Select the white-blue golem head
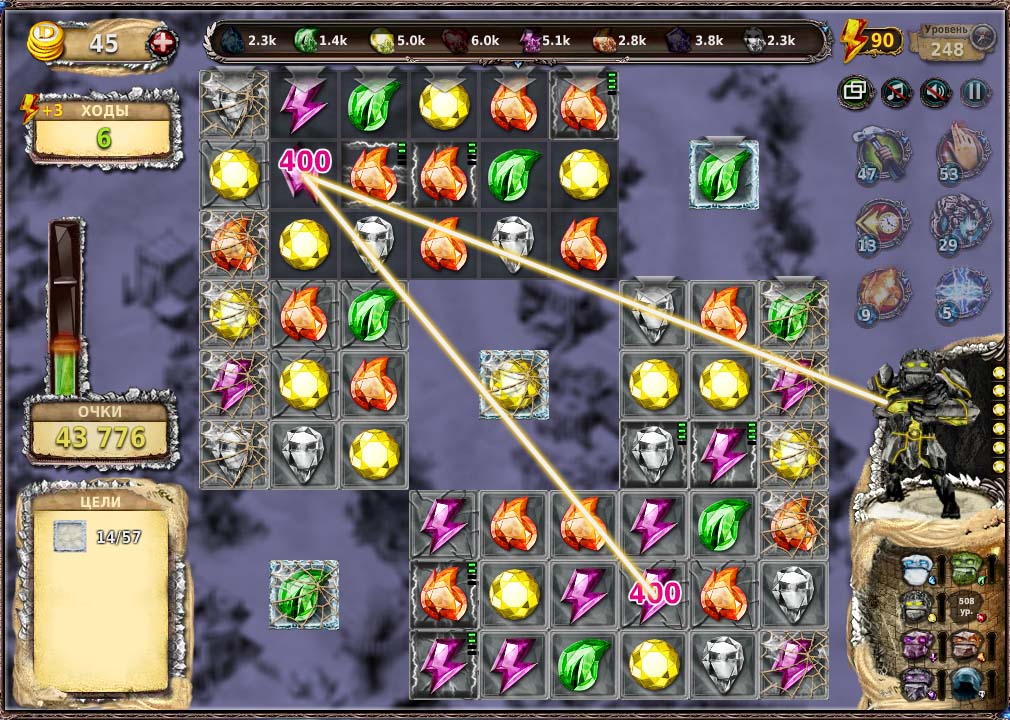This screenshot has height=720, width=1010. click(916, 570)
